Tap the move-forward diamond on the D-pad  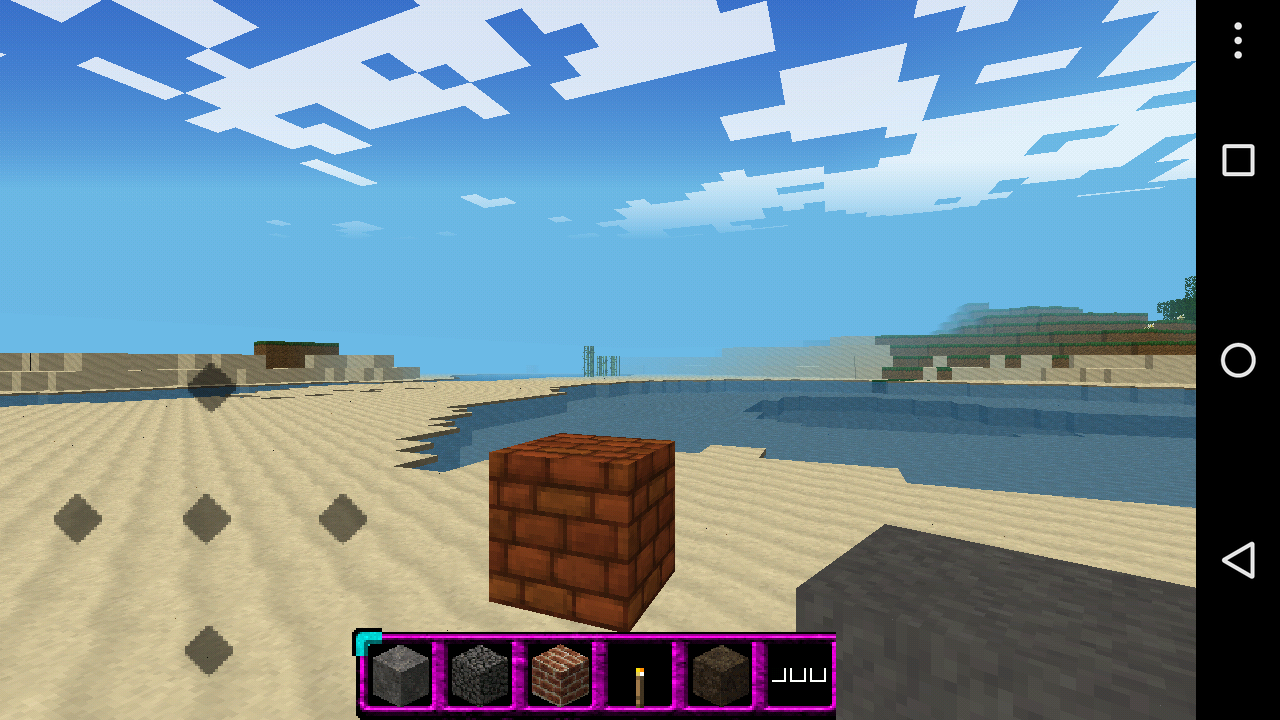(211, 387)
